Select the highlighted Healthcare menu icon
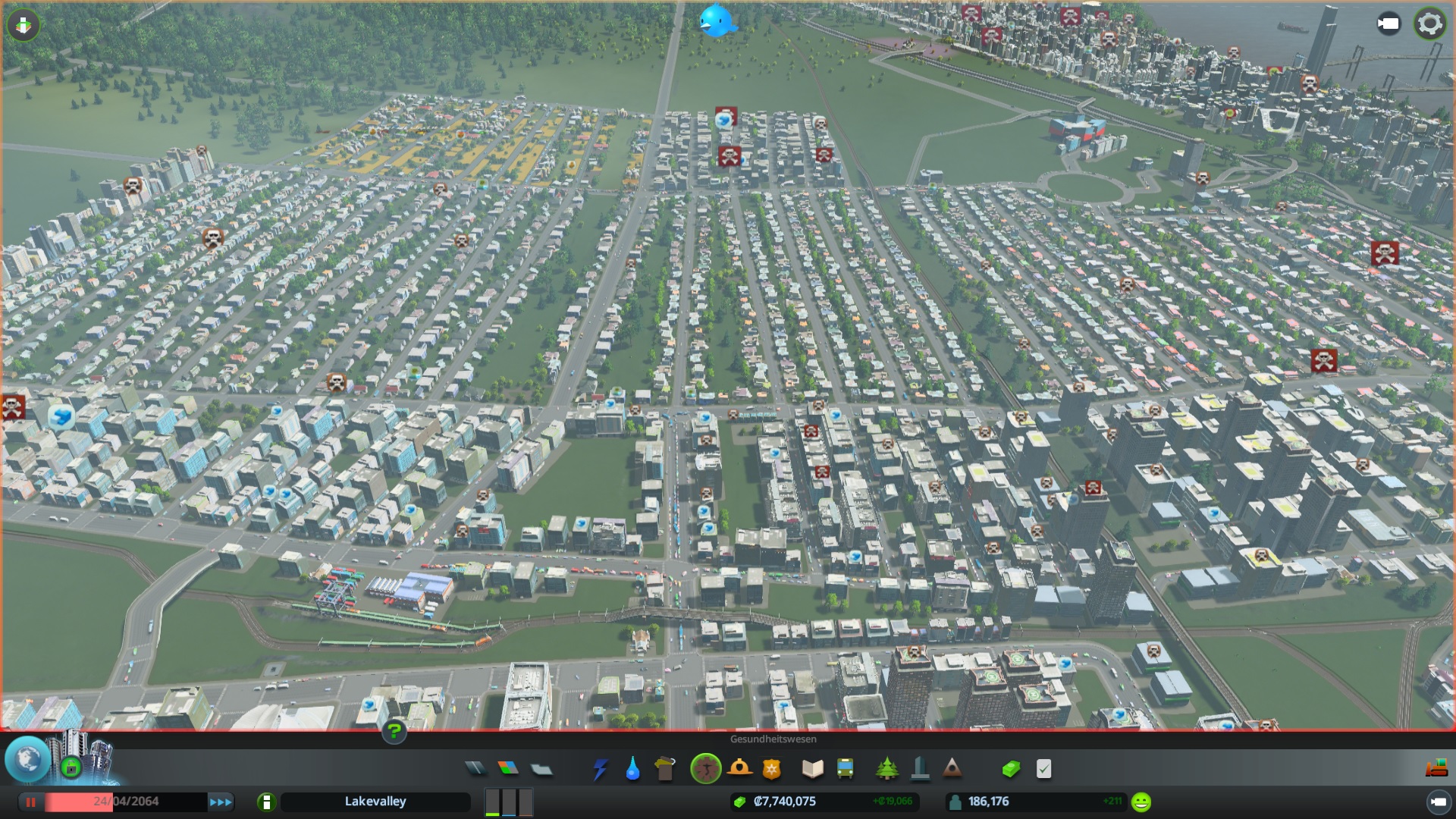Image resolution: width=1456 pixels, height=819 pixels. 705,769
